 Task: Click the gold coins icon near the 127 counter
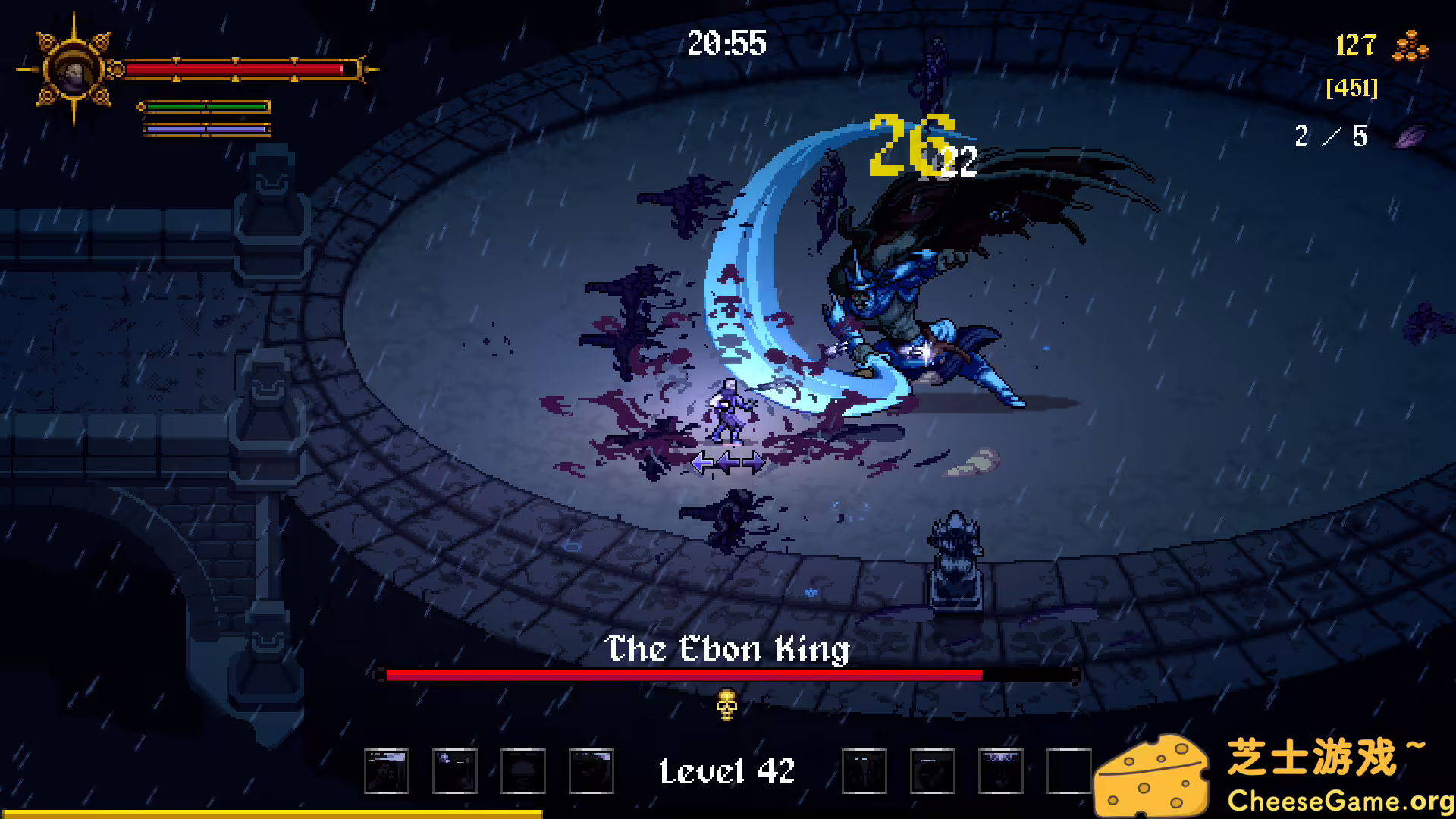pyautogui.click(x=1412, y=47)
